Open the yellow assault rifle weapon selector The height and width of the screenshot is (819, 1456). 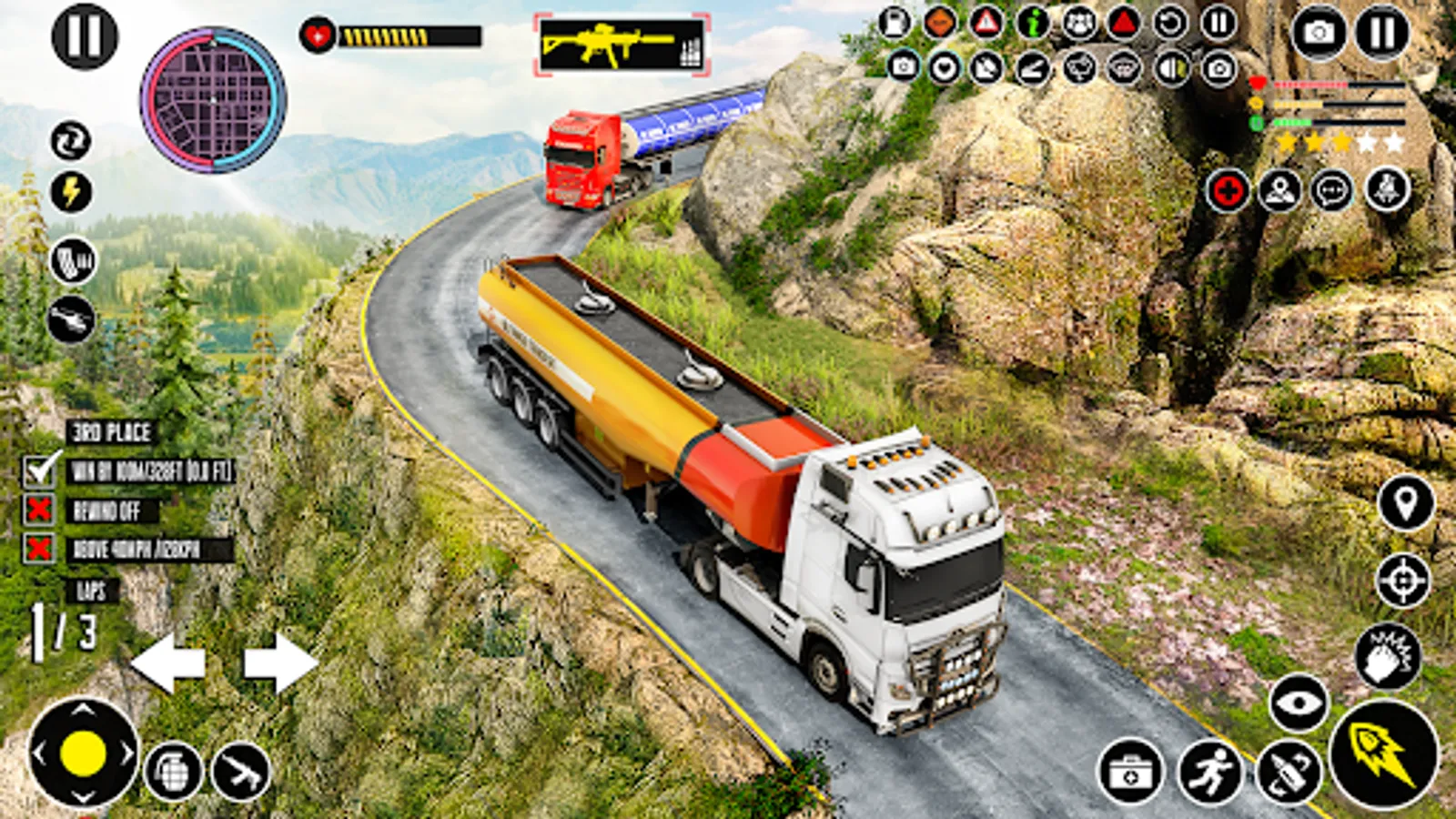pos(621,45)
